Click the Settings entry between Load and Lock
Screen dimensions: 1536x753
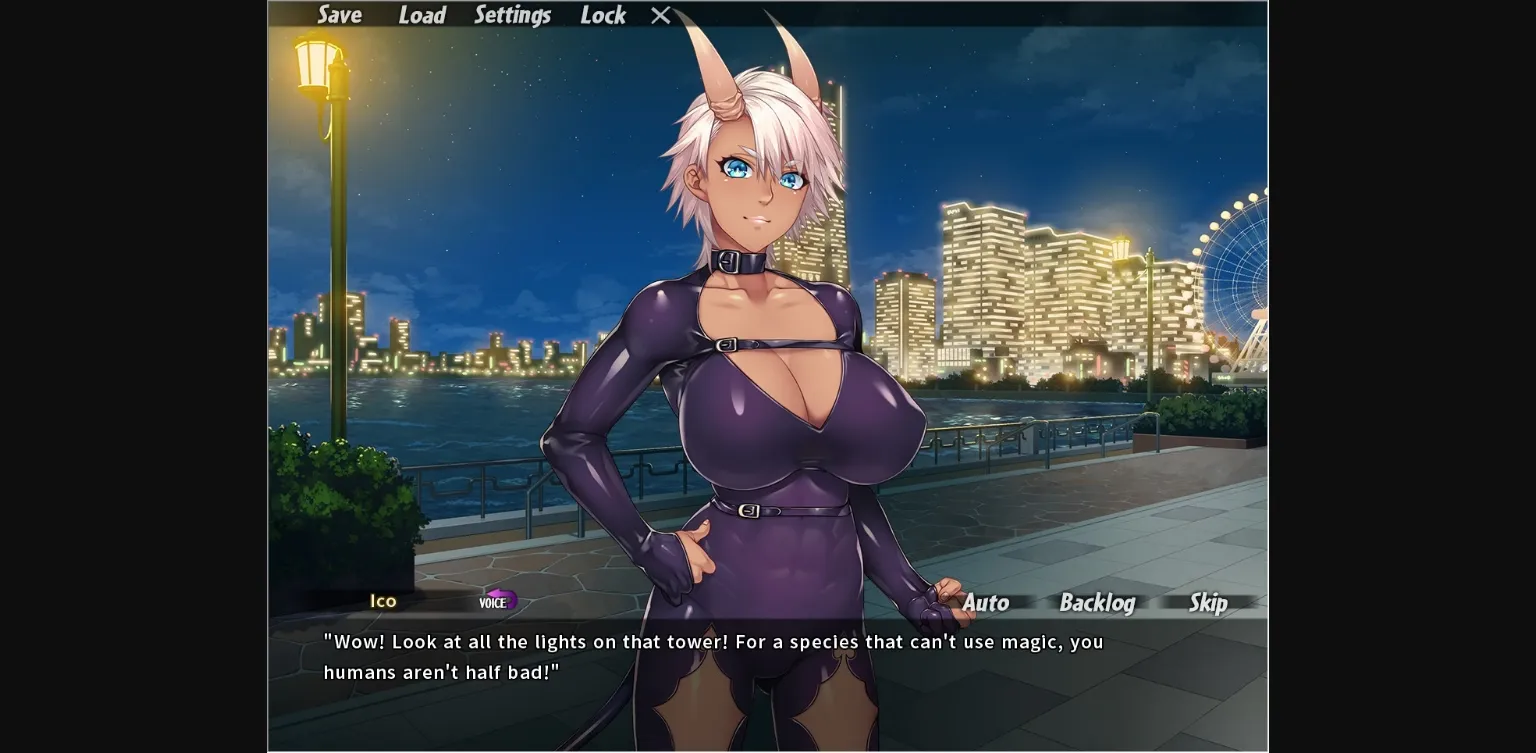513,15
